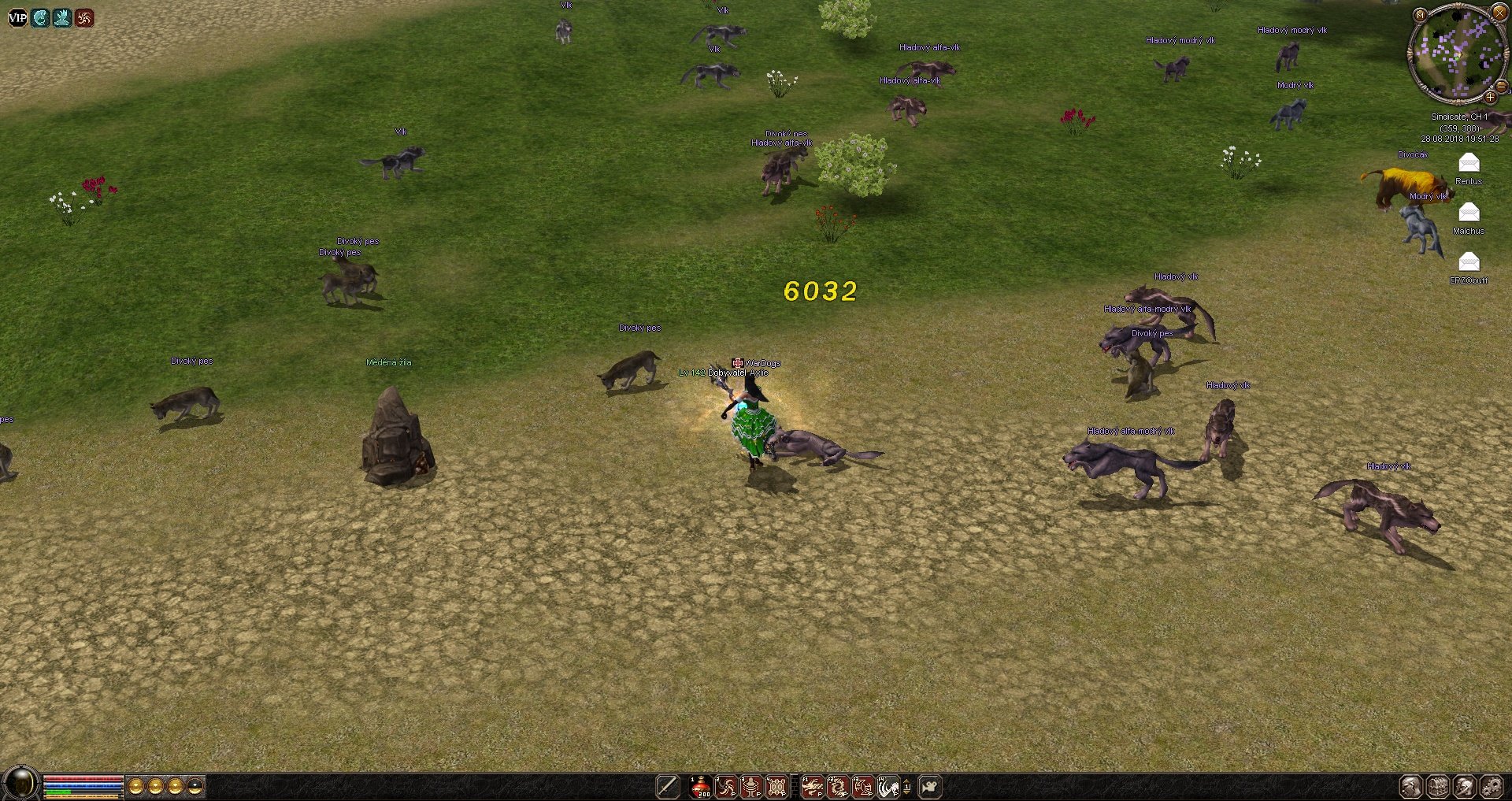Click the camera view button
Viewport: 1512px width, 801px height.
[930, 786]
